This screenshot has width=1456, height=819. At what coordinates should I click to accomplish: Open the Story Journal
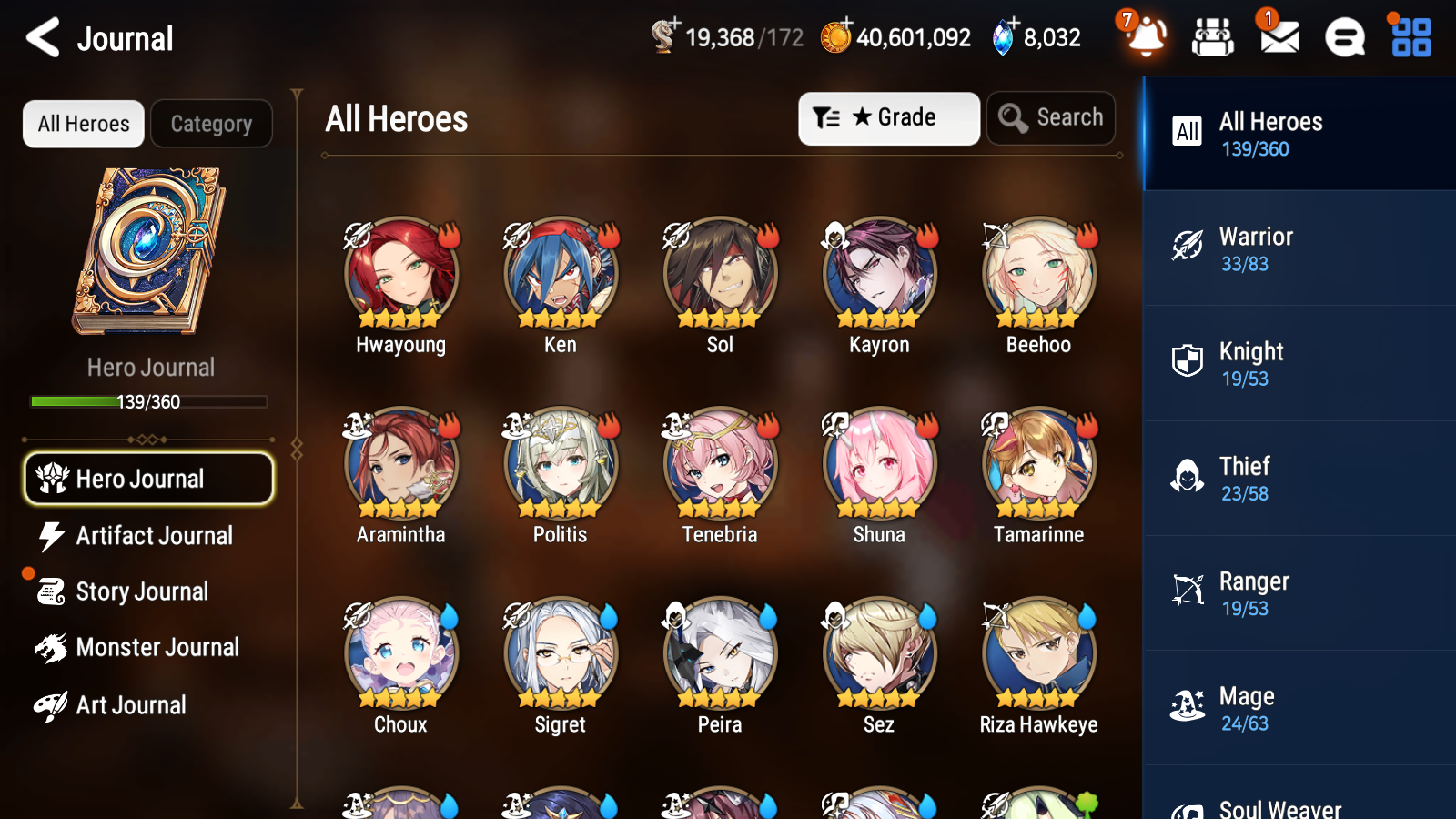(x=142, y=591)
